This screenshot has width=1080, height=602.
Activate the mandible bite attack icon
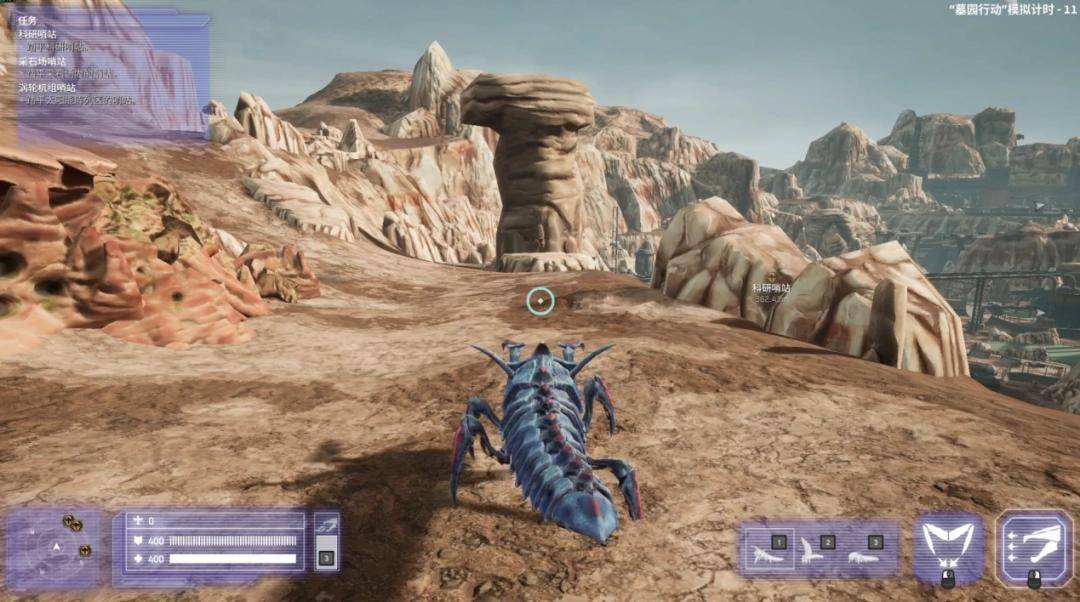pyautogui.click(x=948, y=546)
